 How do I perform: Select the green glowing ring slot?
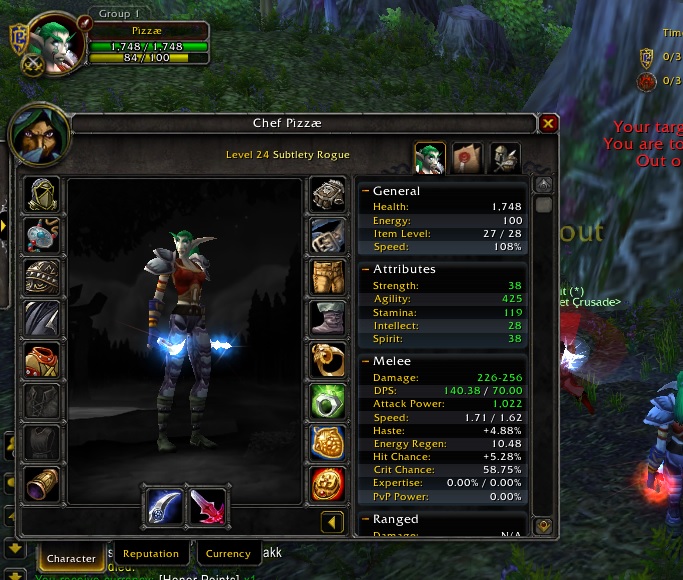(x=328, y=401)
